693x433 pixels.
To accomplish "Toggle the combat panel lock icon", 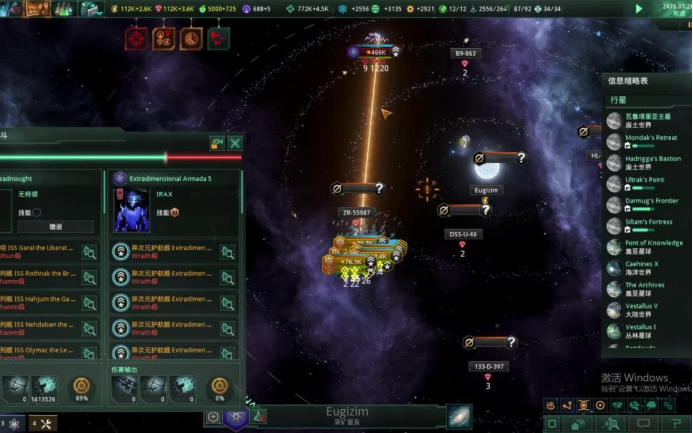I will [217, 144].
